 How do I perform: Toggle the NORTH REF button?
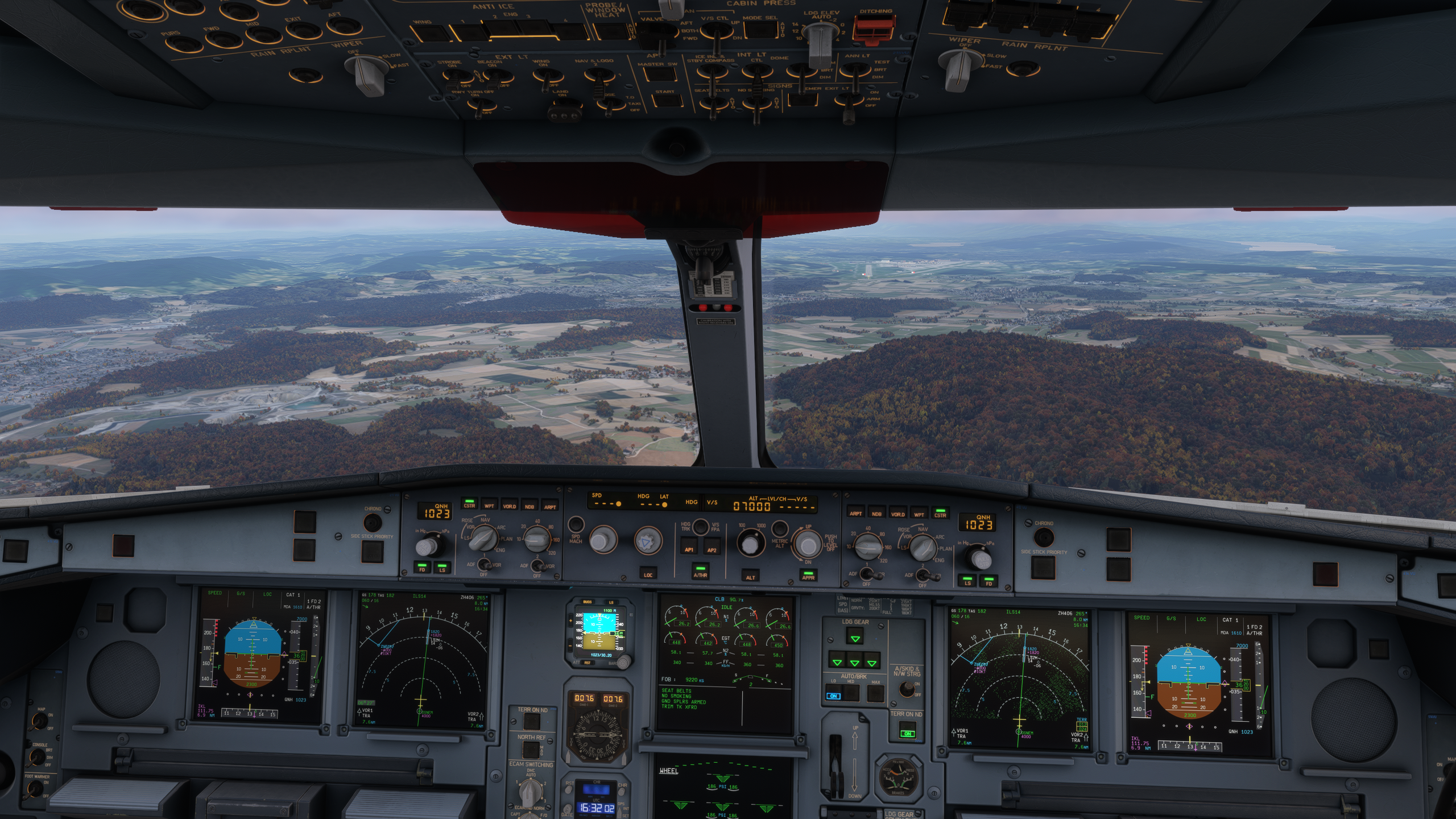click(x=531, y=750)
